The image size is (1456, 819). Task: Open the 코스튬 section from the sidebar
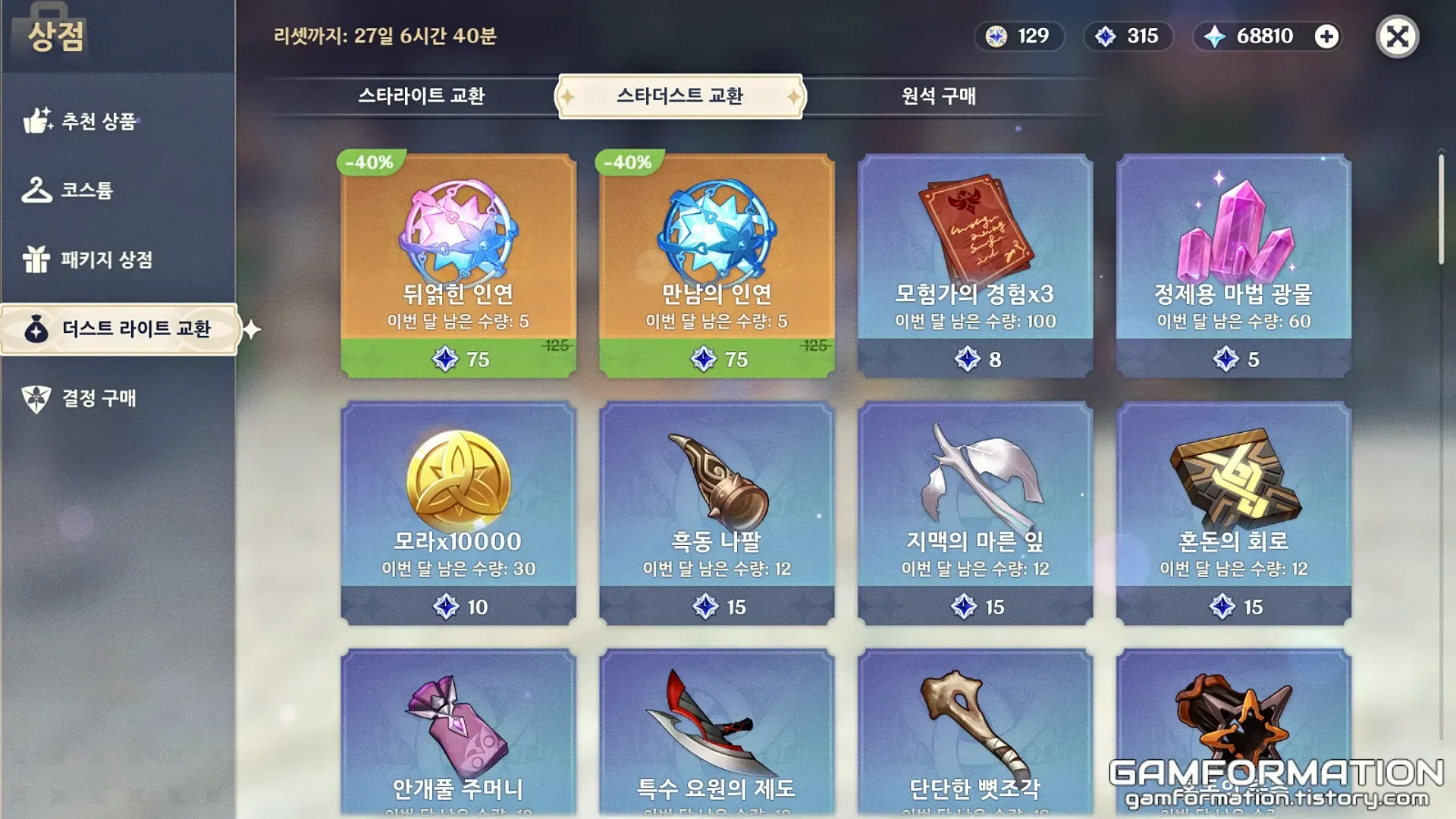(38, 192)
